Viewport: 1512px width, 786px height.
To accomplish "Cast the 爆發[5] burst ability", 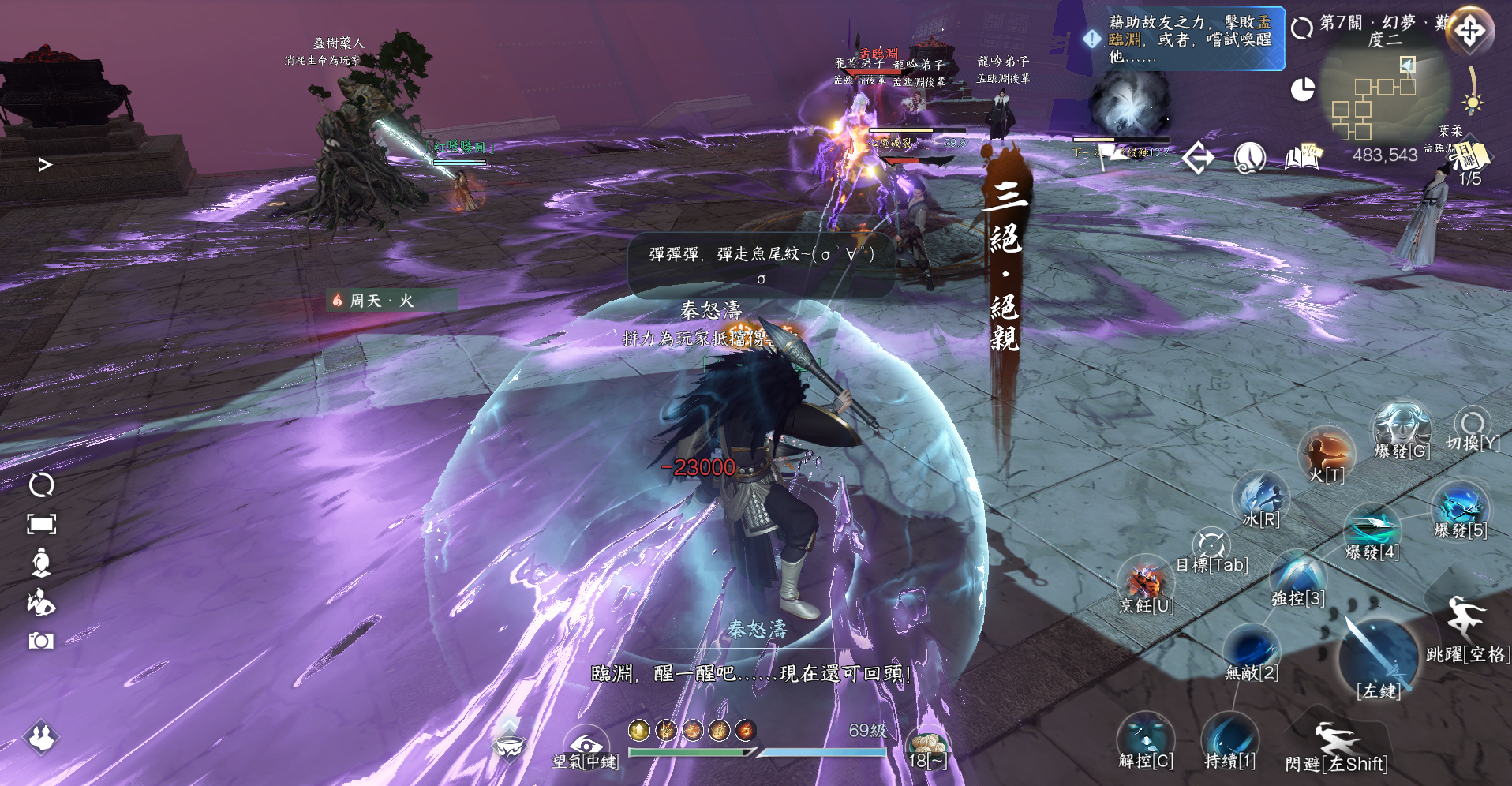I will 1460,507.
